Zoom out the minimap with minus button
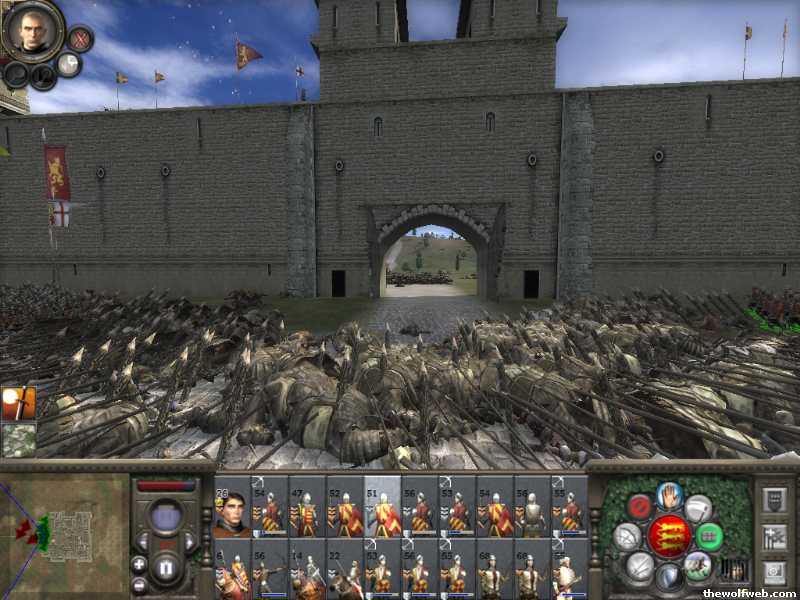The height and width of the screenshot is (600, 800). click(x=138, y=583)
